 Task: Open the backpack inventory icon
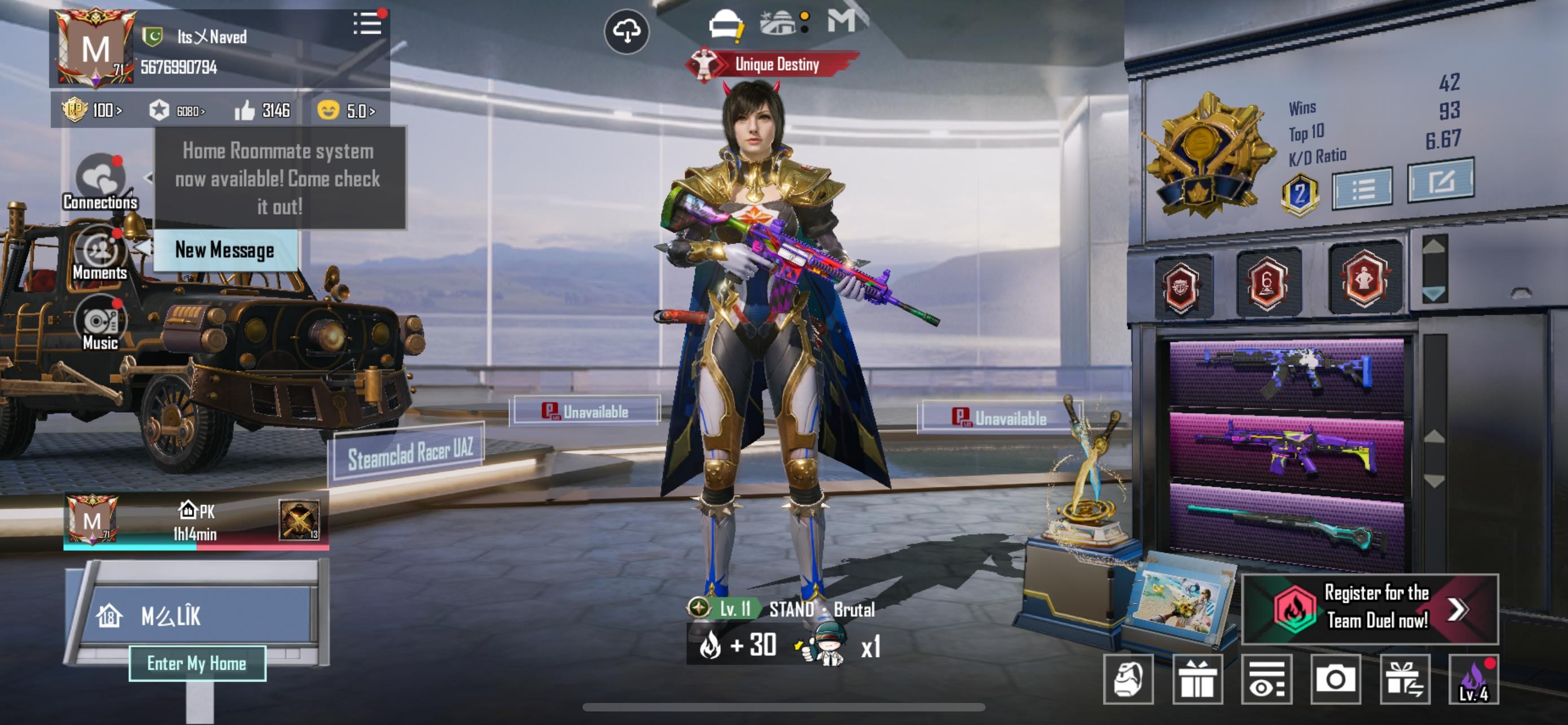[1128, 679]
